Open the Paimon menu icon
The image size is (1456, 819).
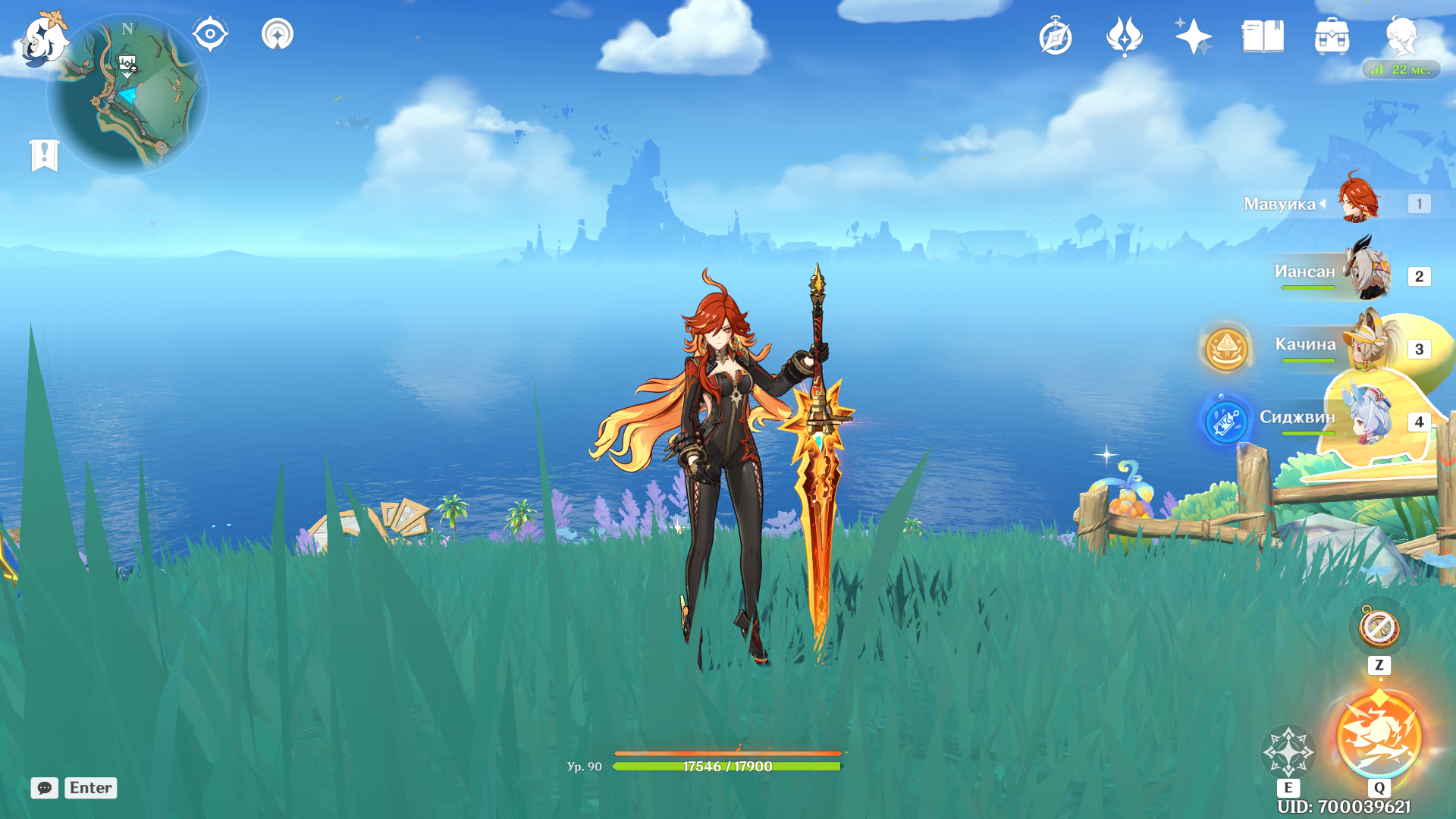43,39
